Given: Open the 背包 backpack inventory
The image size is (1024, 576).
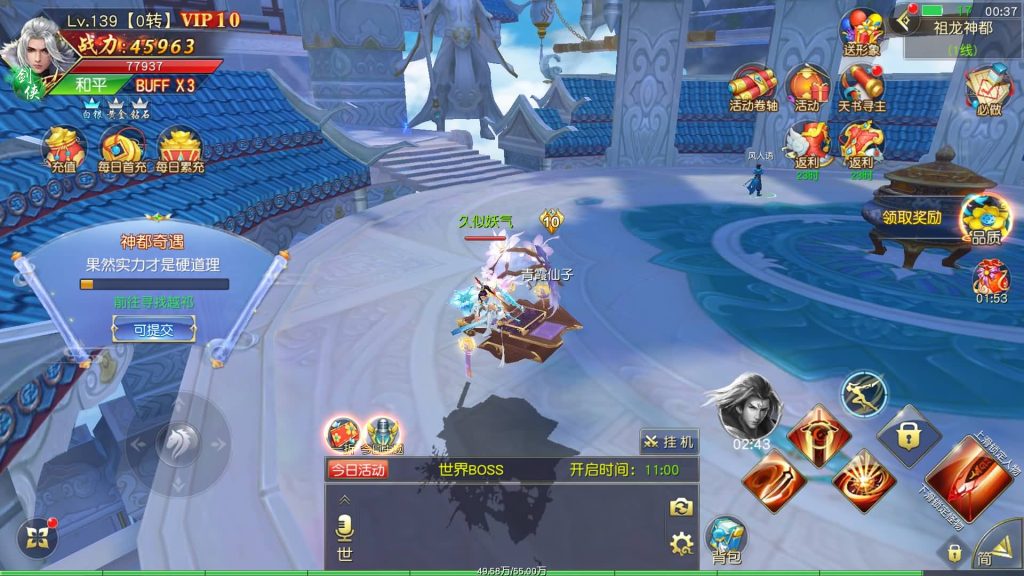Looking at the screenshot, I should (726, 541).
